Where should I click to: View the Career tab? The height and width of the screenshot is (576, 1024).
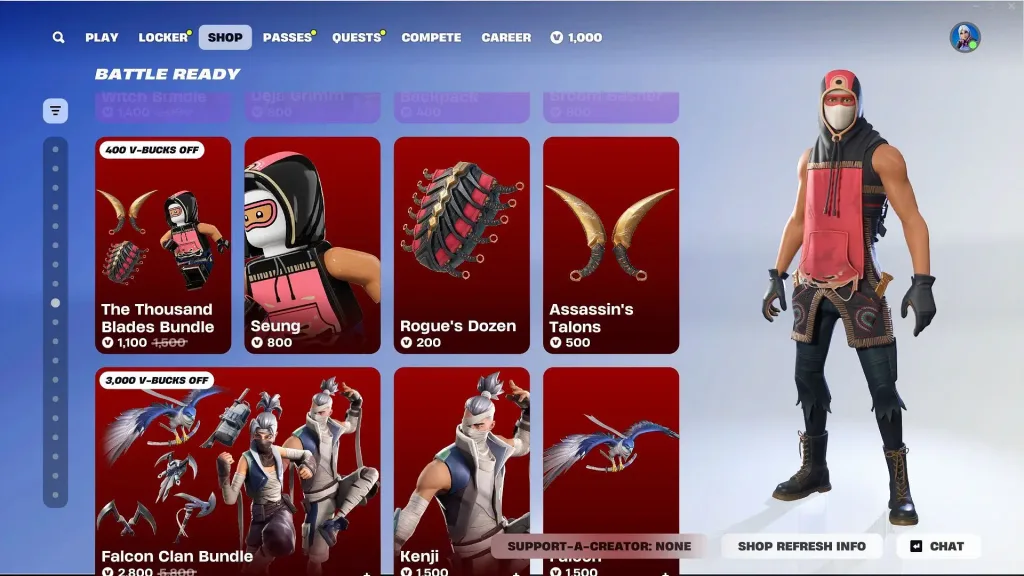tap(506, 38)
